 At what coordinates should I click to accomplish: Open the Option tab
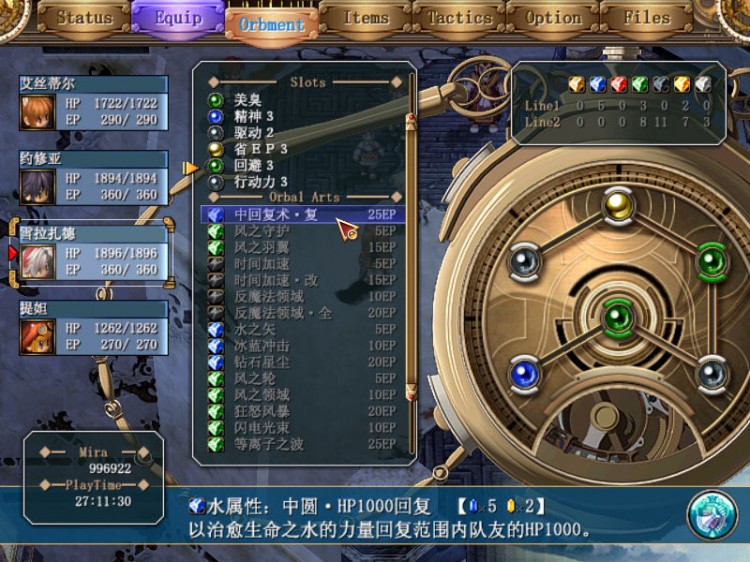pyautogui.click(x=553, y=18)
